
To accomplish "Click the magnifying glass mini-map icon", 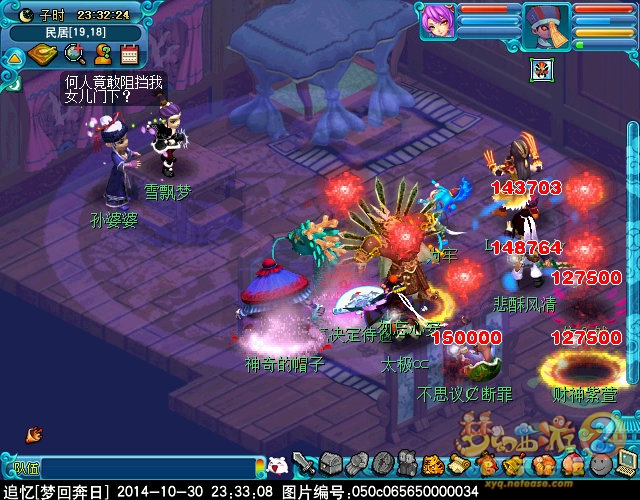I will tap(74, 54).
